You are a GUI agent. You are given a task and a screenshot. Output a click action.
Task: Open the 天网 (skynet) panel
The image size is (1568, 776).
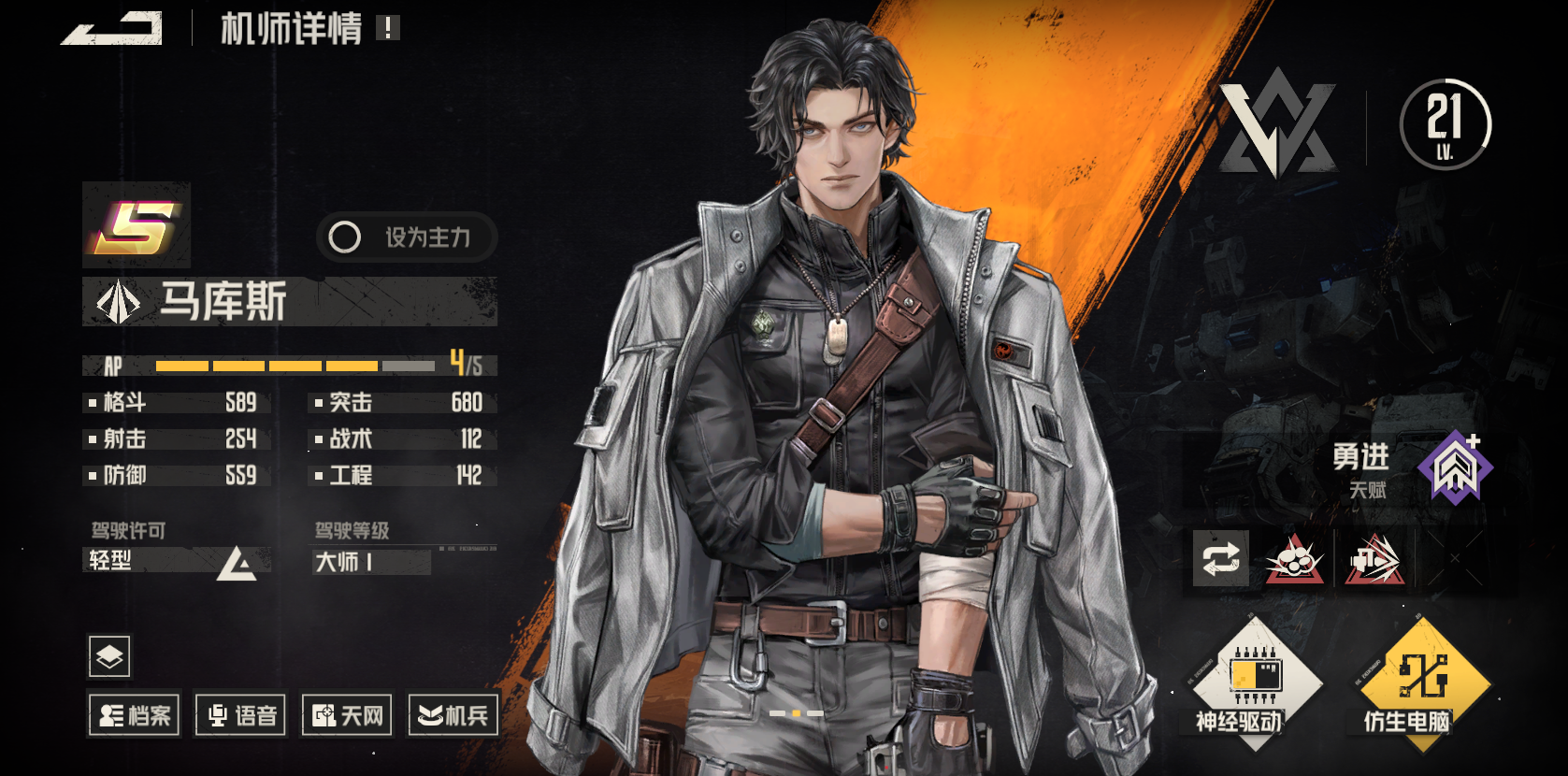[x=346, y=714]
